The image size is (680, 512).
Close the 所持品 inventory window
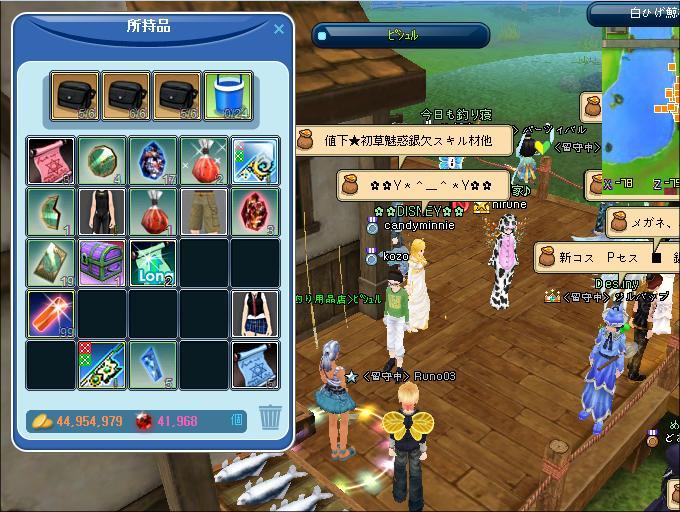click(x=279, y=29)
